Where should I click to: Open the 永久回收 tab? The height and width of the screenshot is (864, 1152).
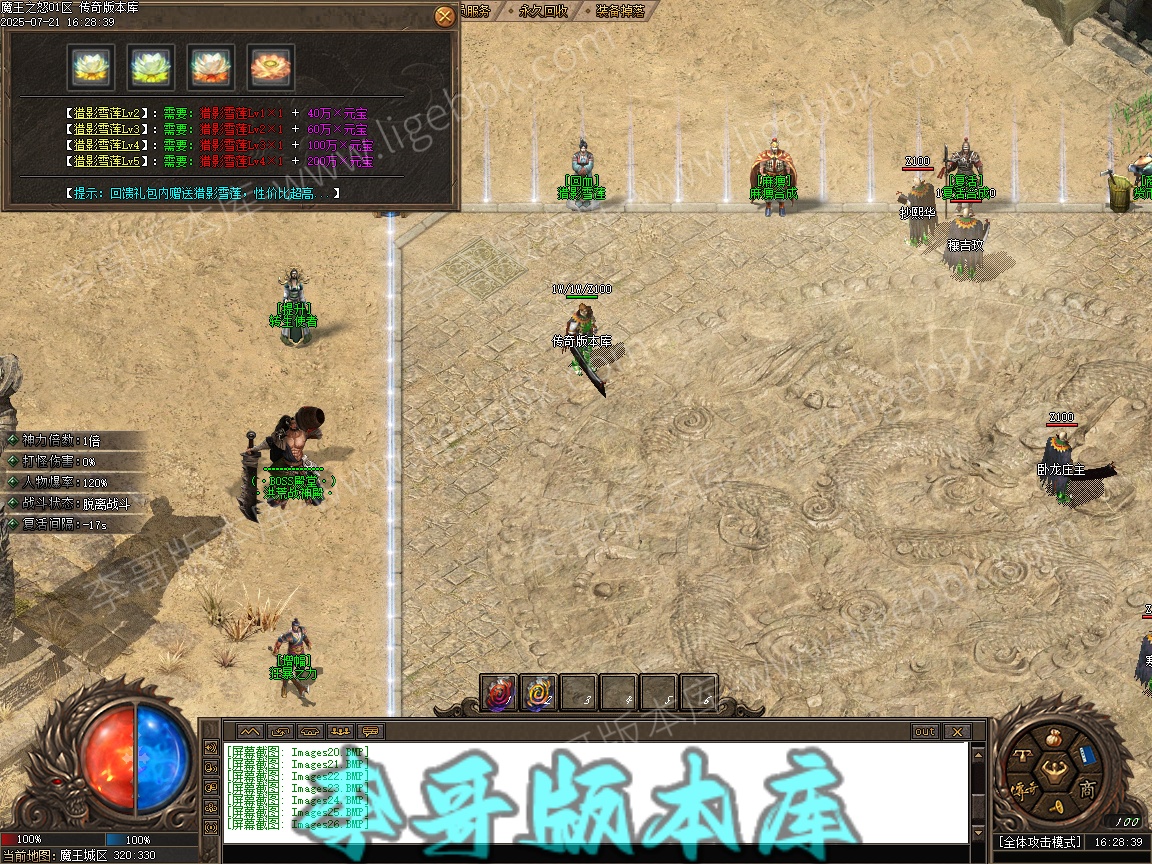(545, 11)
